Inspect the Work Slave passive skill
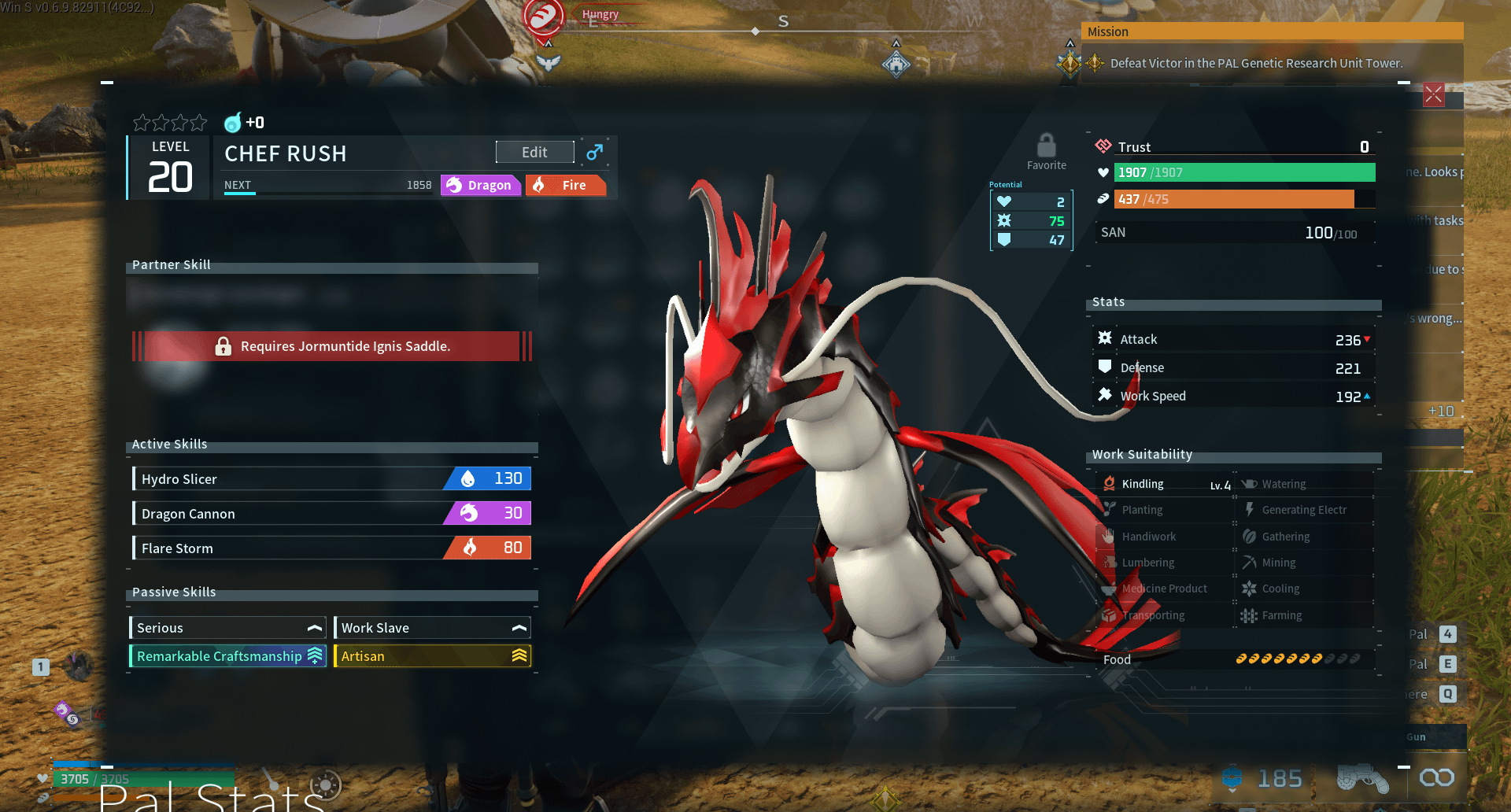Screen dimensions: 1511x812 [x=432, y=628]
